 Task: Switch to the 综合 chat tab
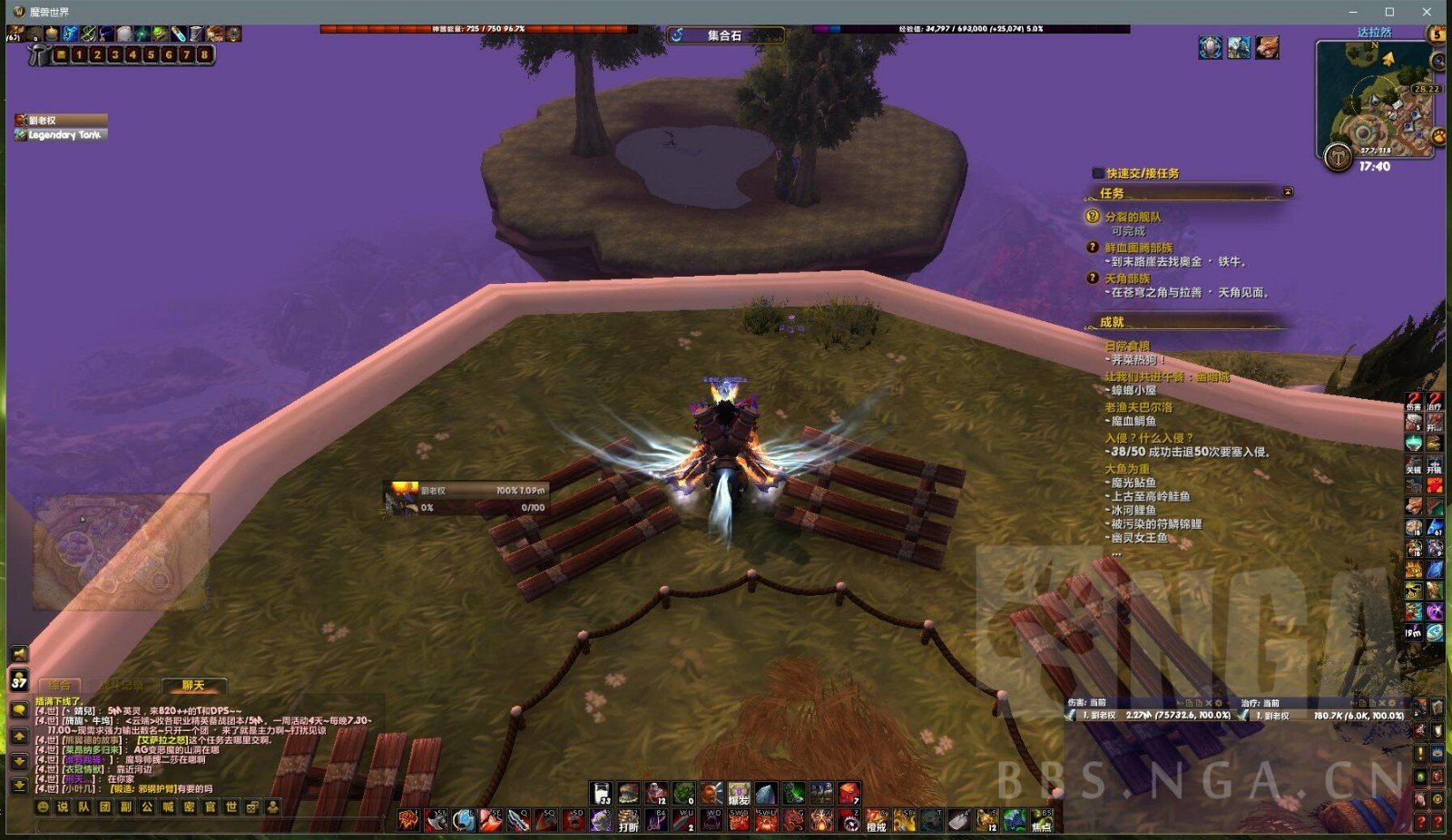click(60, 686)
